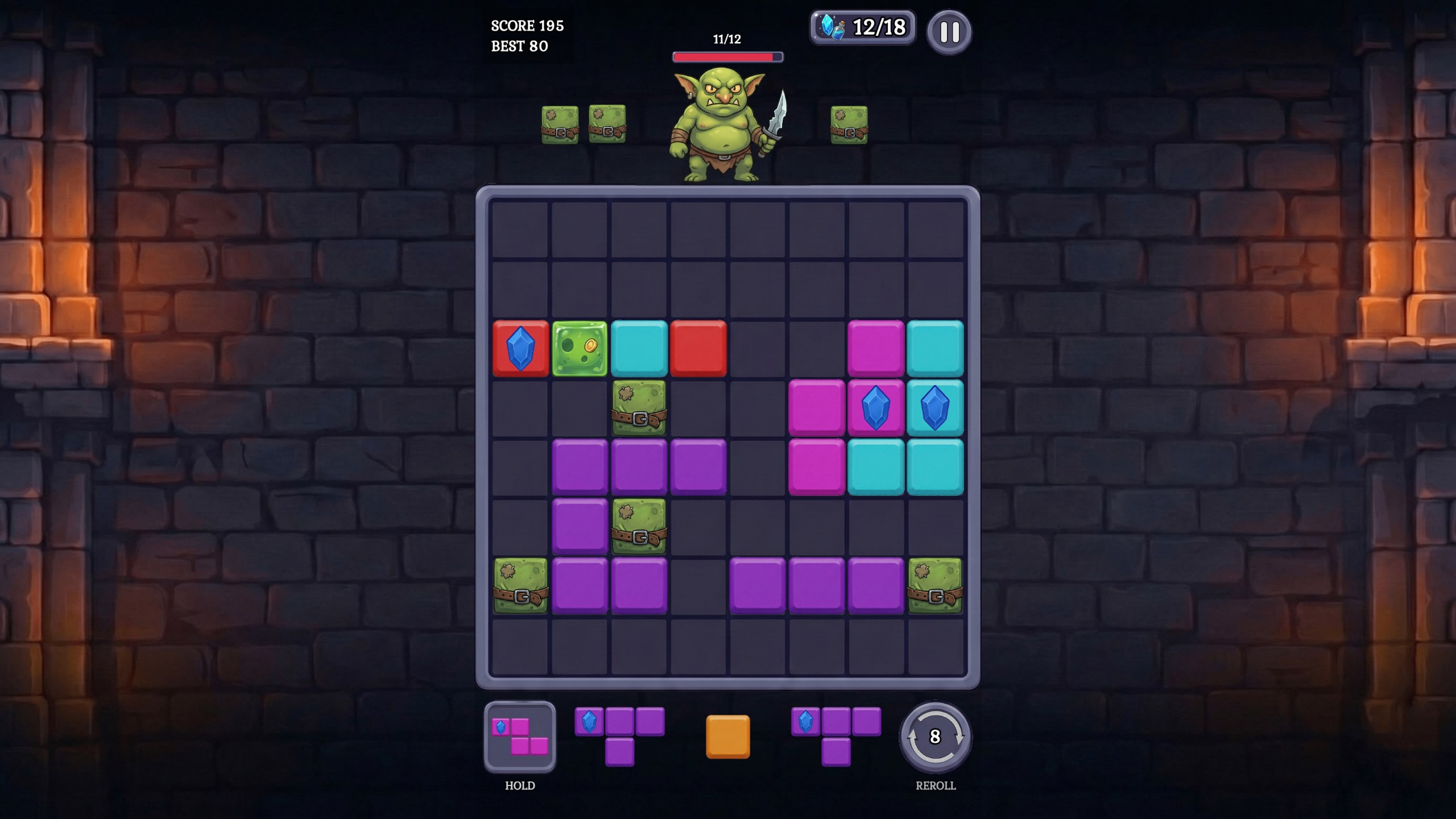Click the 12/18 crystal counter panel
Screen dimensions: 1456x819
tap(862, 26)
